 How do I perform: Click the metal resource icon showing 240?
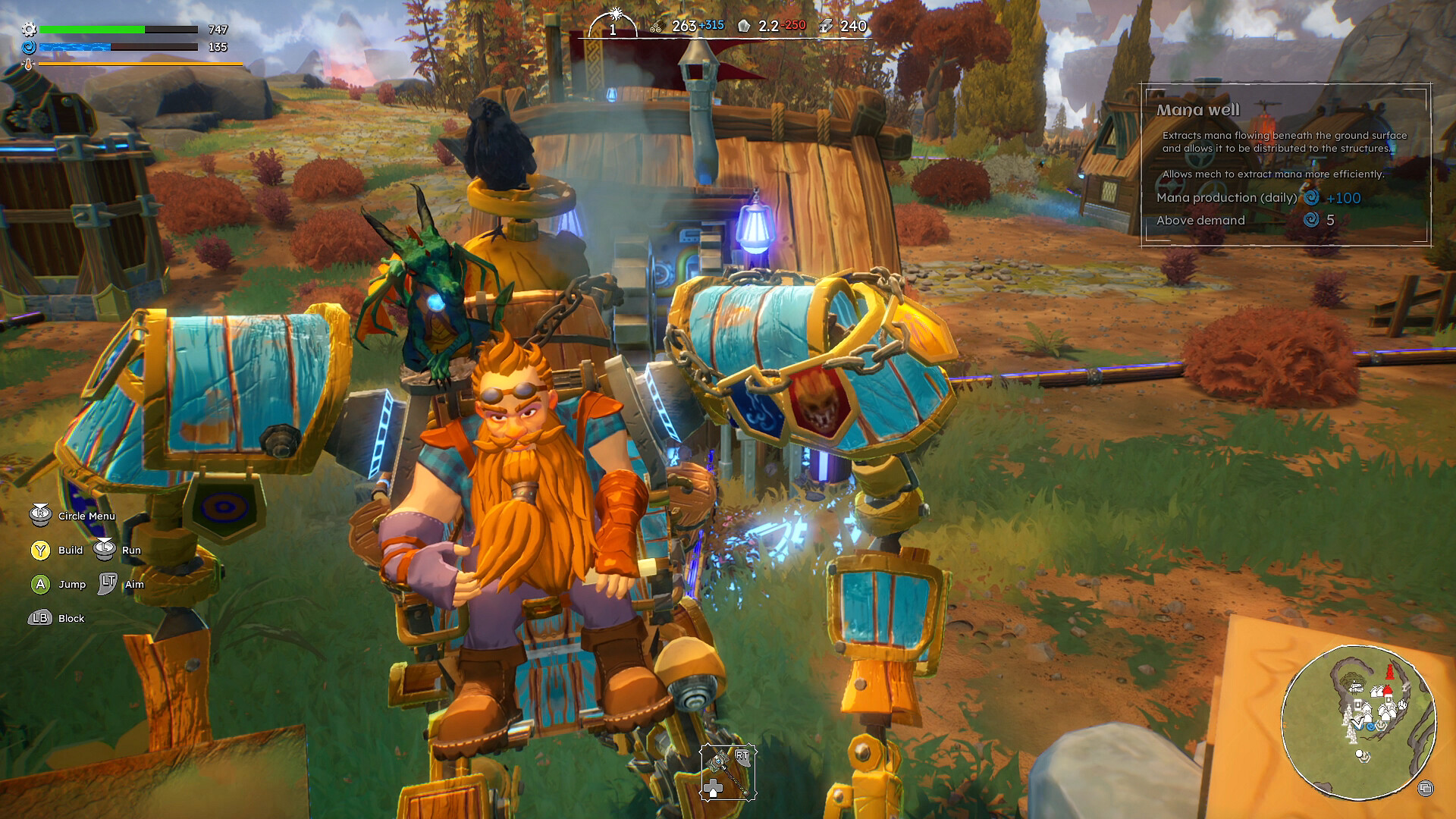[x=826, y=25]
